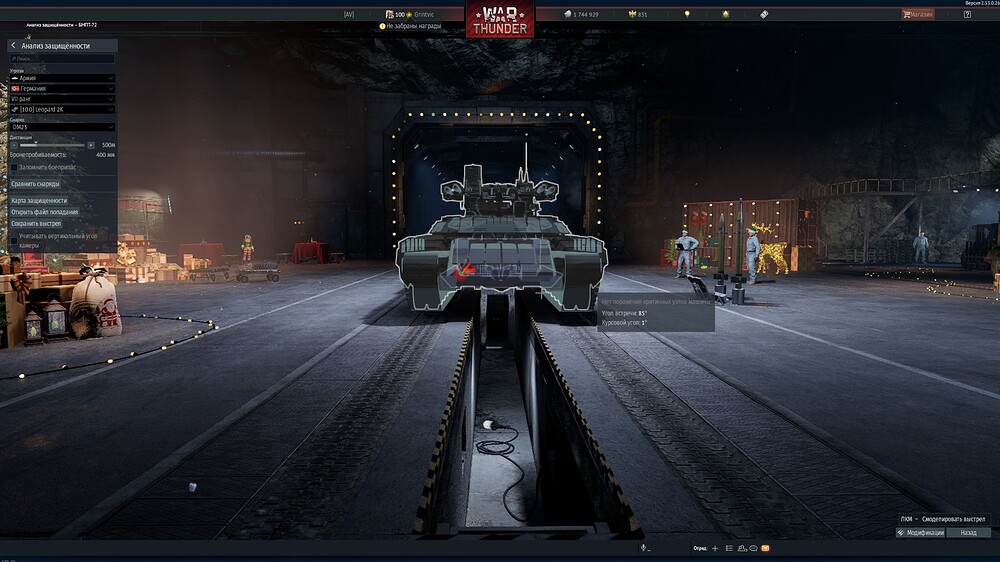Image resolution: width=1000 pixels, height=562 pixels.
Task: Select Сохранить выстрел
Action: (x=36, y=224)
